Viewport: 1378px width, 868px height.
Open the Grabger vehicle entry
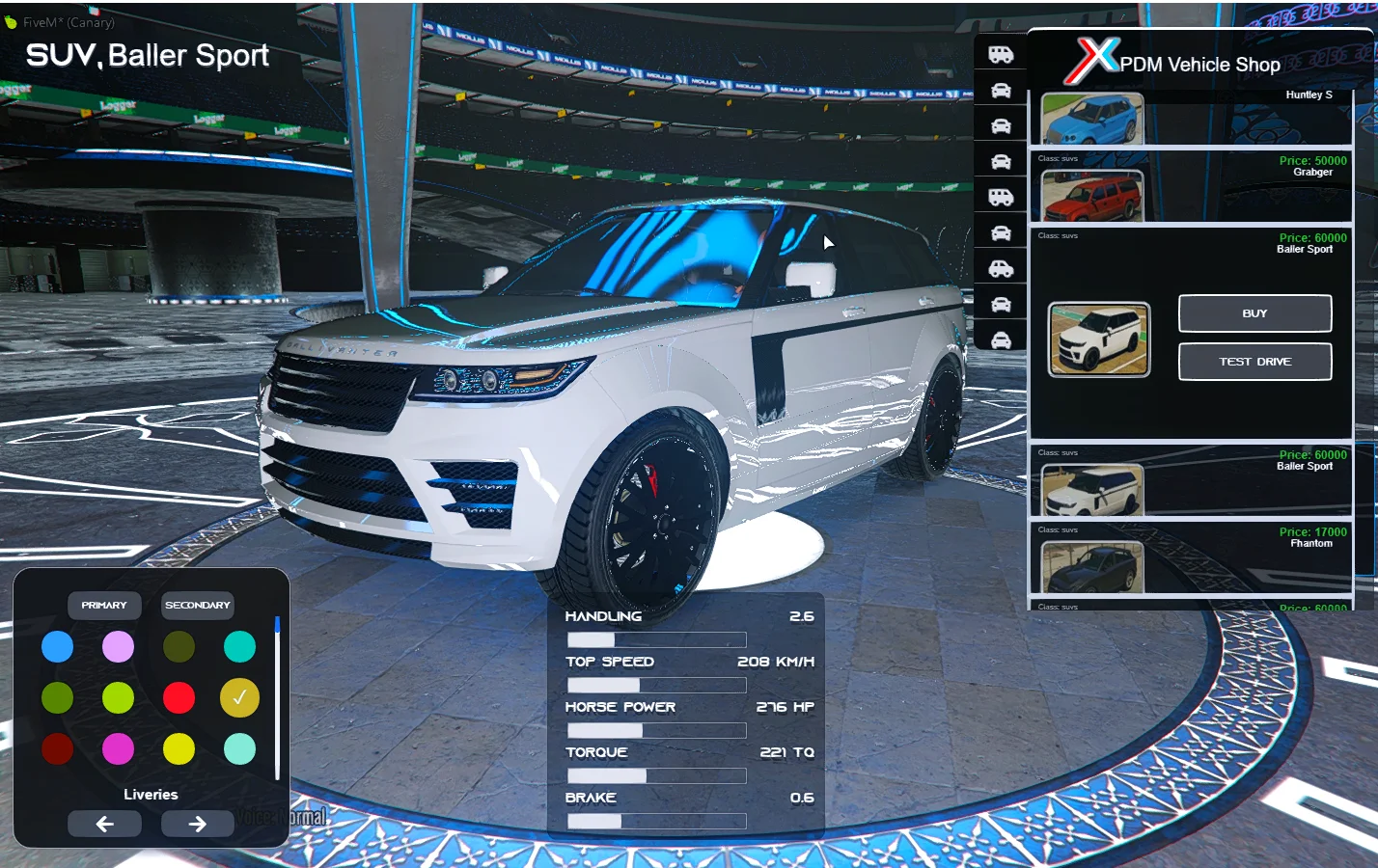[1092, 196]
